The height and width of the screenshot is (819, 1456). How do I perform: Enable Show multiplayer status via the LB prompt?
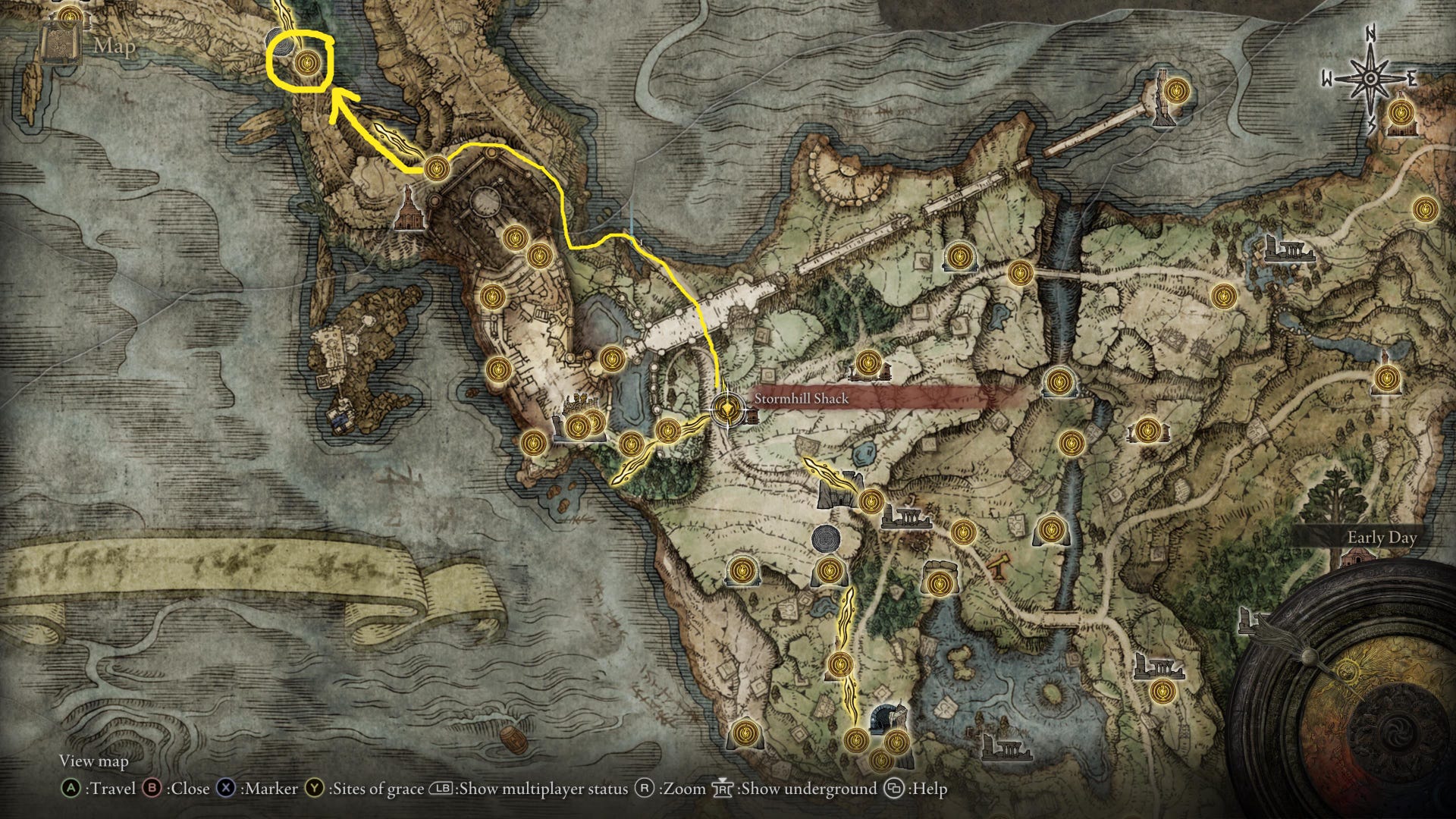click(444, 789)
